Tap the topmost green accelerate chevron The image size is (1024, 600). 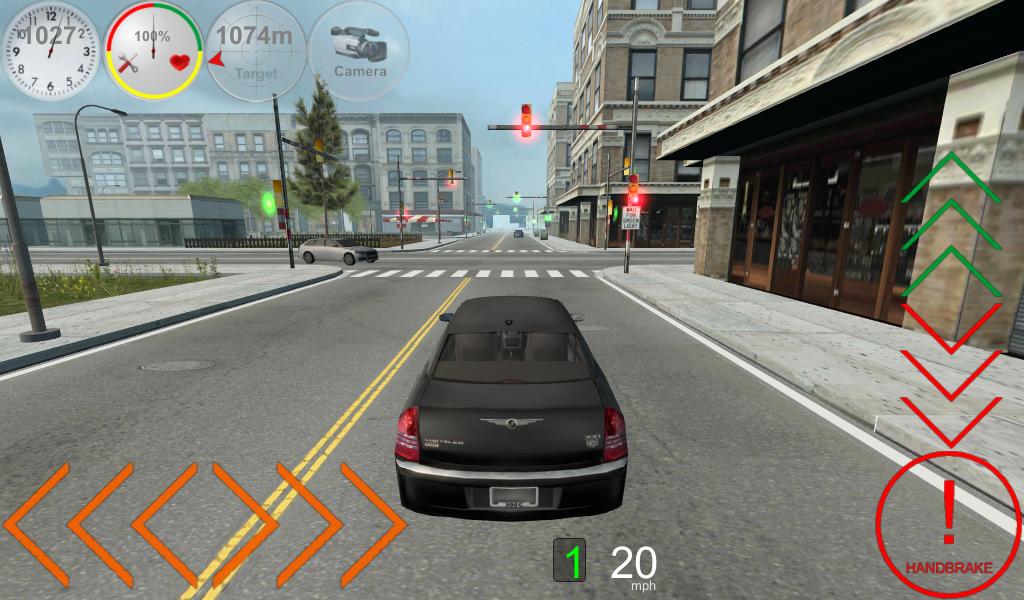951,178
